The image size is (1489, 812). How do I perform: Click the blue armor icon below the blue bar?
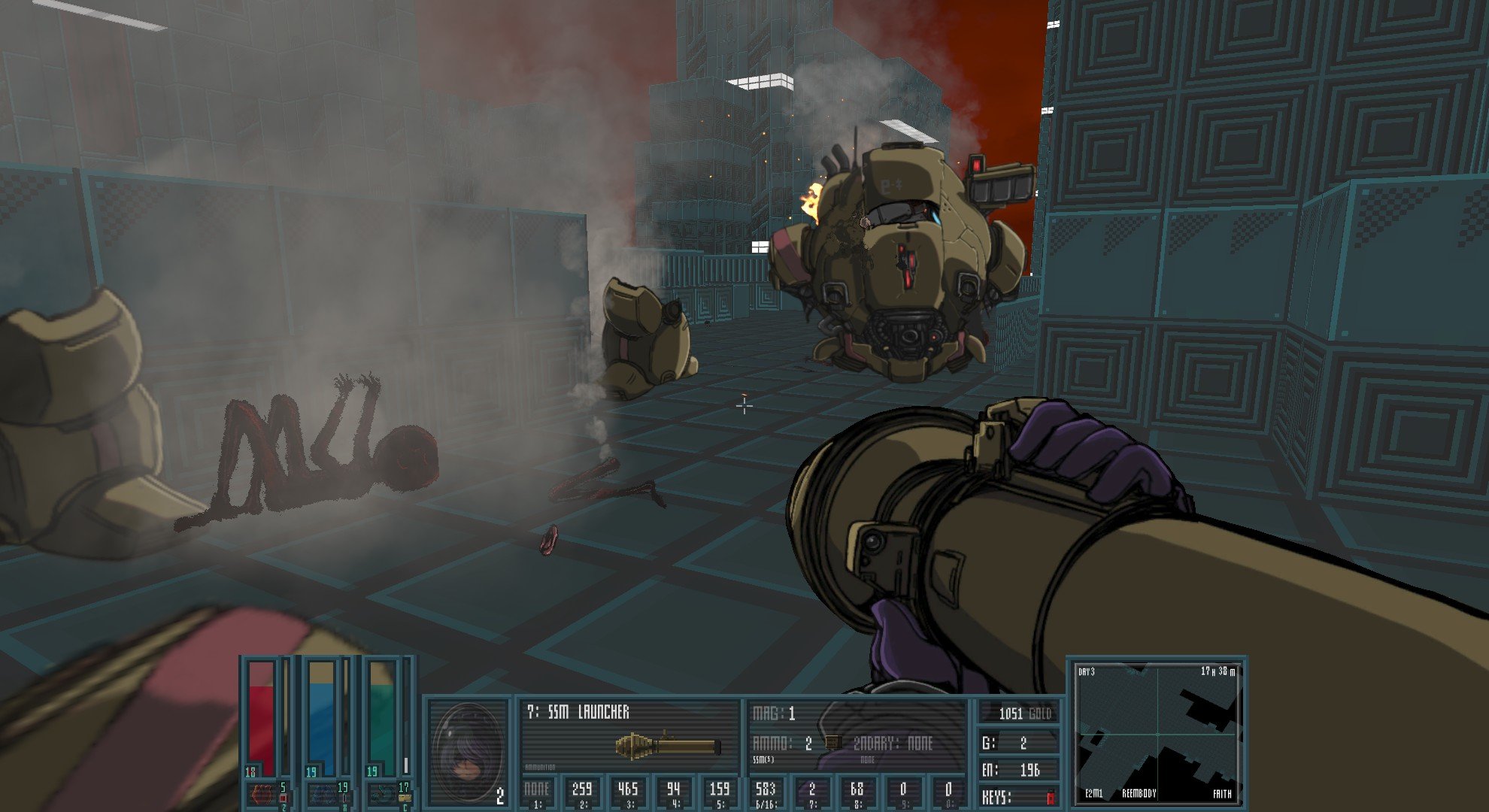pos(322,795)
